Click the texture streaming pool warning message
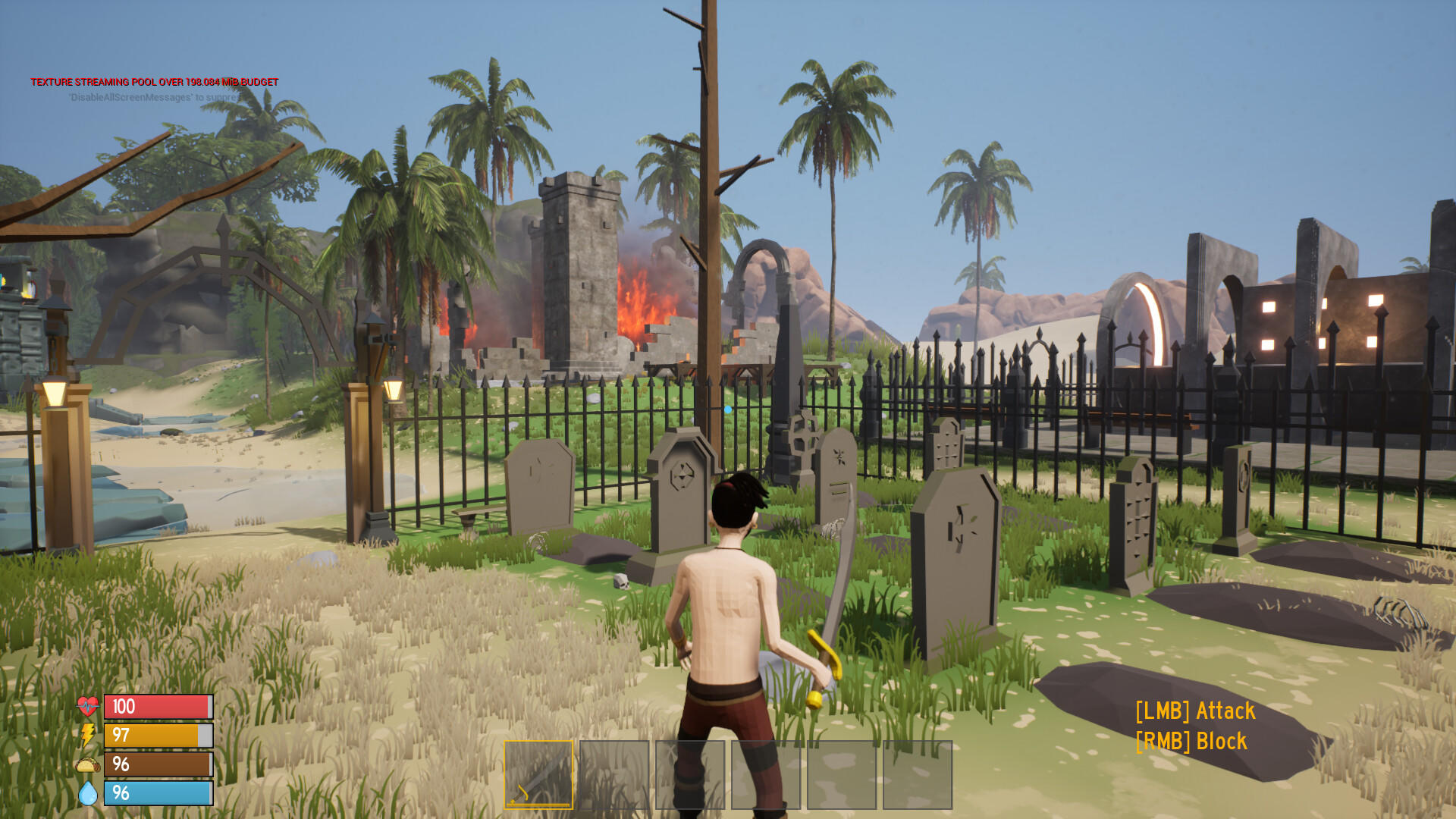The height and width of the screenshot is (819, 1456). [x=155, y=80]
